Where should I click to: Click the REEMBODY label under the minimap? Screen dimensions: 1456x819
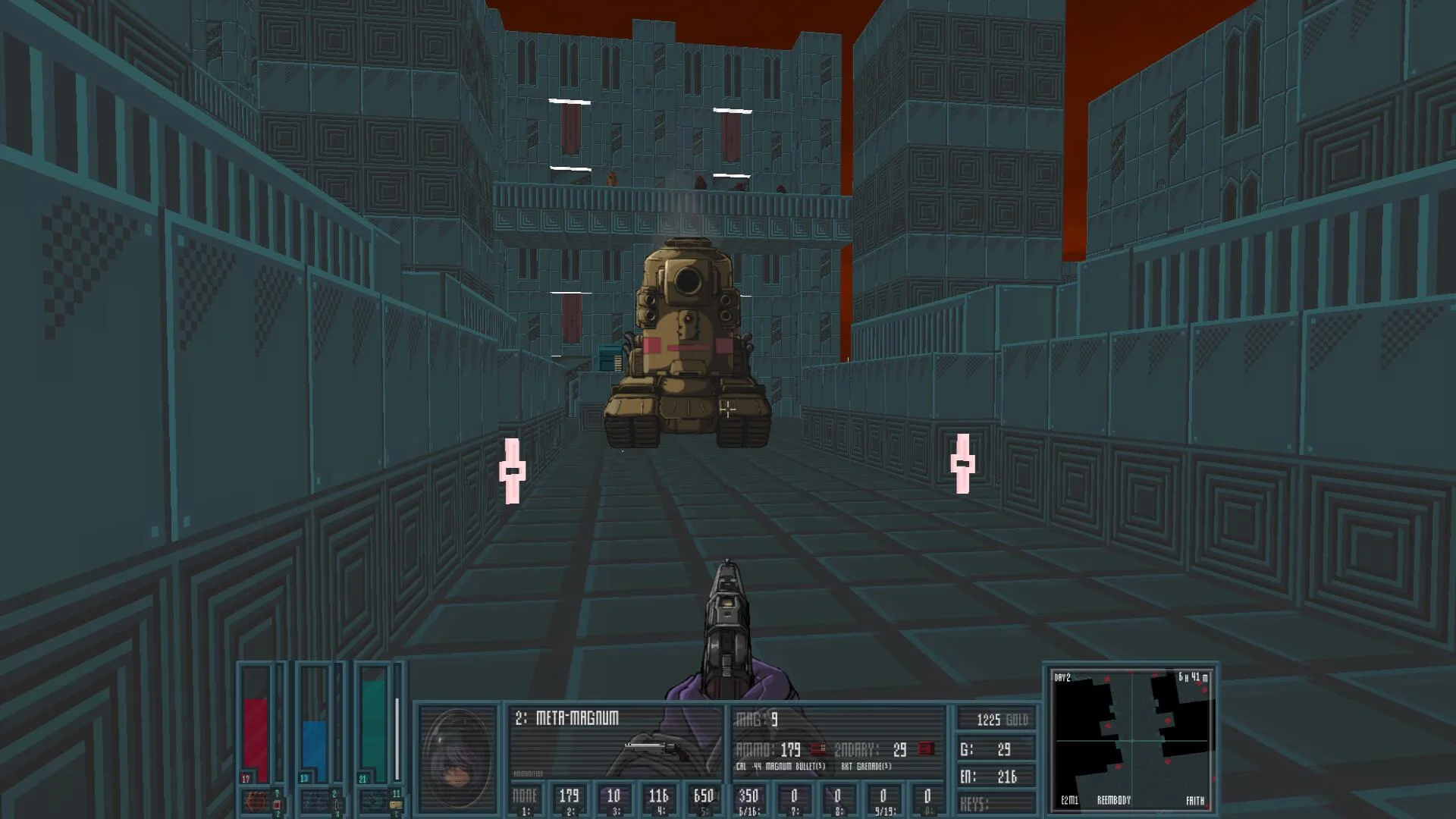tap(1115, 799)
